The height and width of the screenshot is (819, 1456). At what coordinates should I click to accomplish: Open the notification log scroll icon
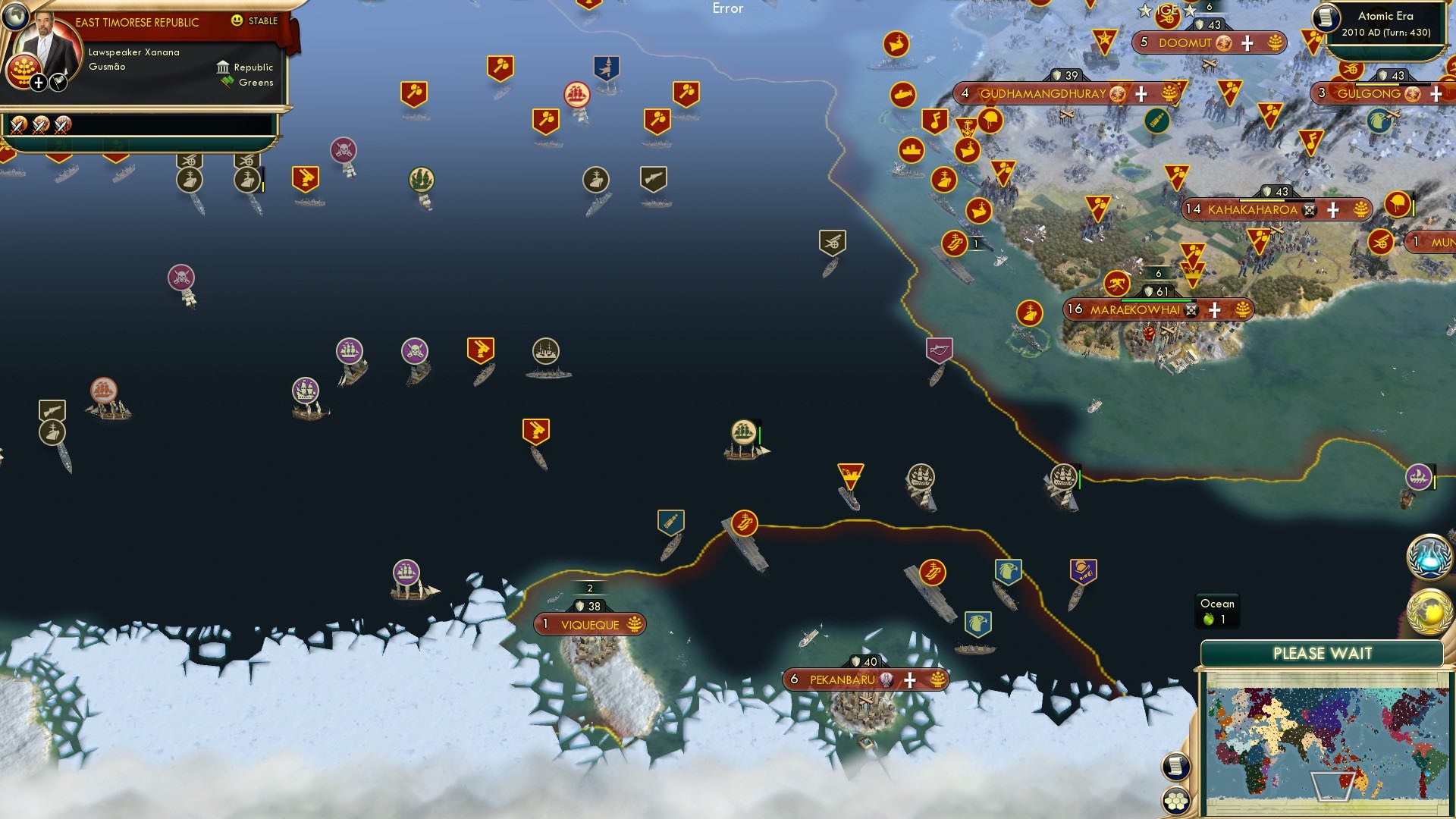pos(1176,767)
